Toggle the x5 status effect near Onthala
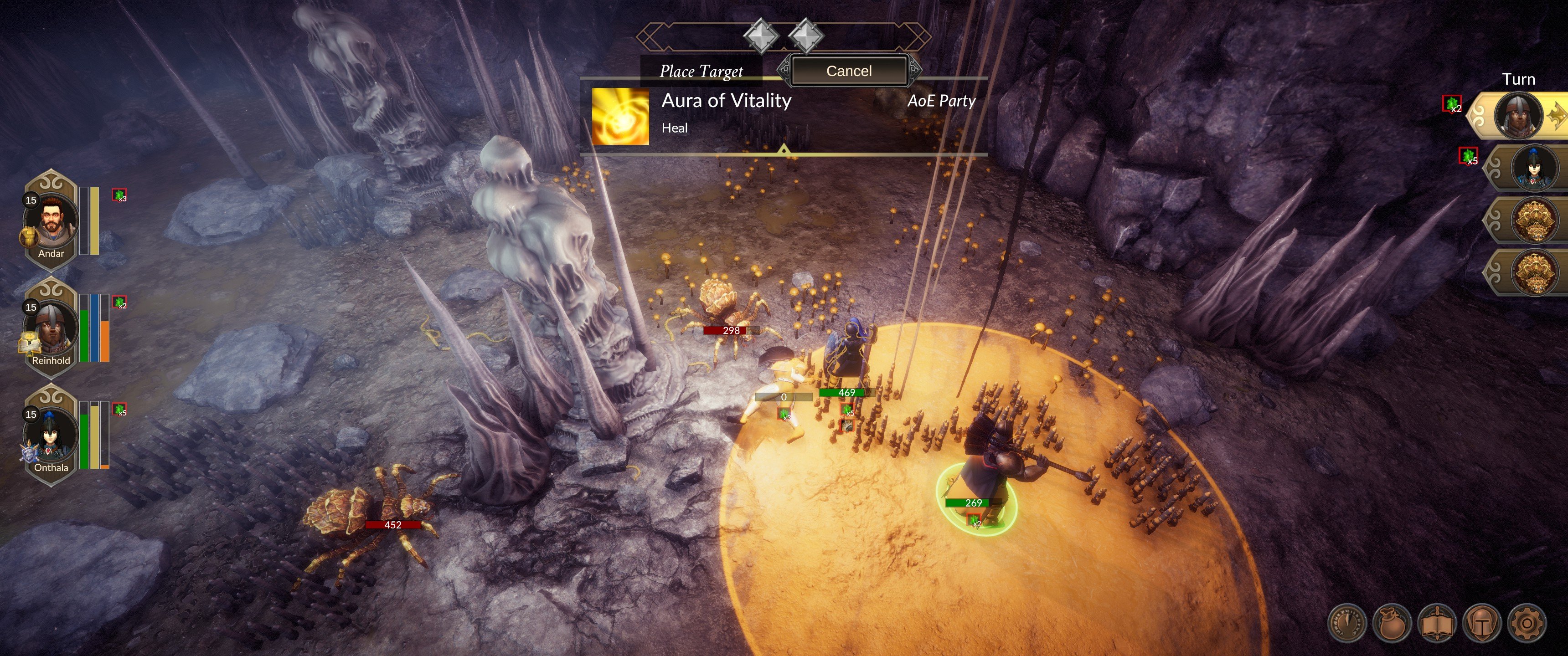The image size is (1568, 656). (x=119, y=409)
